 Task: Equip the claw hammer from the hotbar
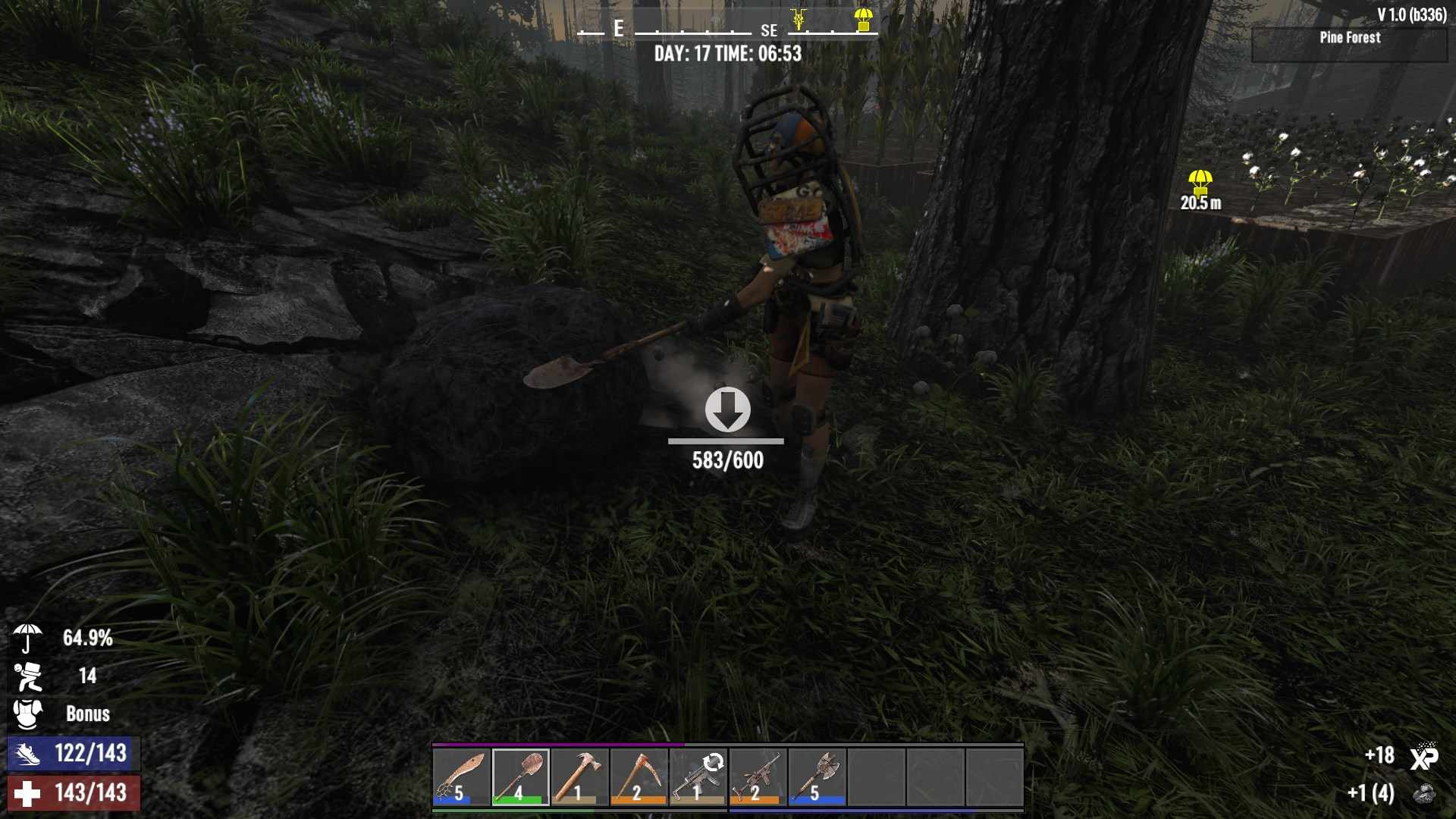coord(580,777)
